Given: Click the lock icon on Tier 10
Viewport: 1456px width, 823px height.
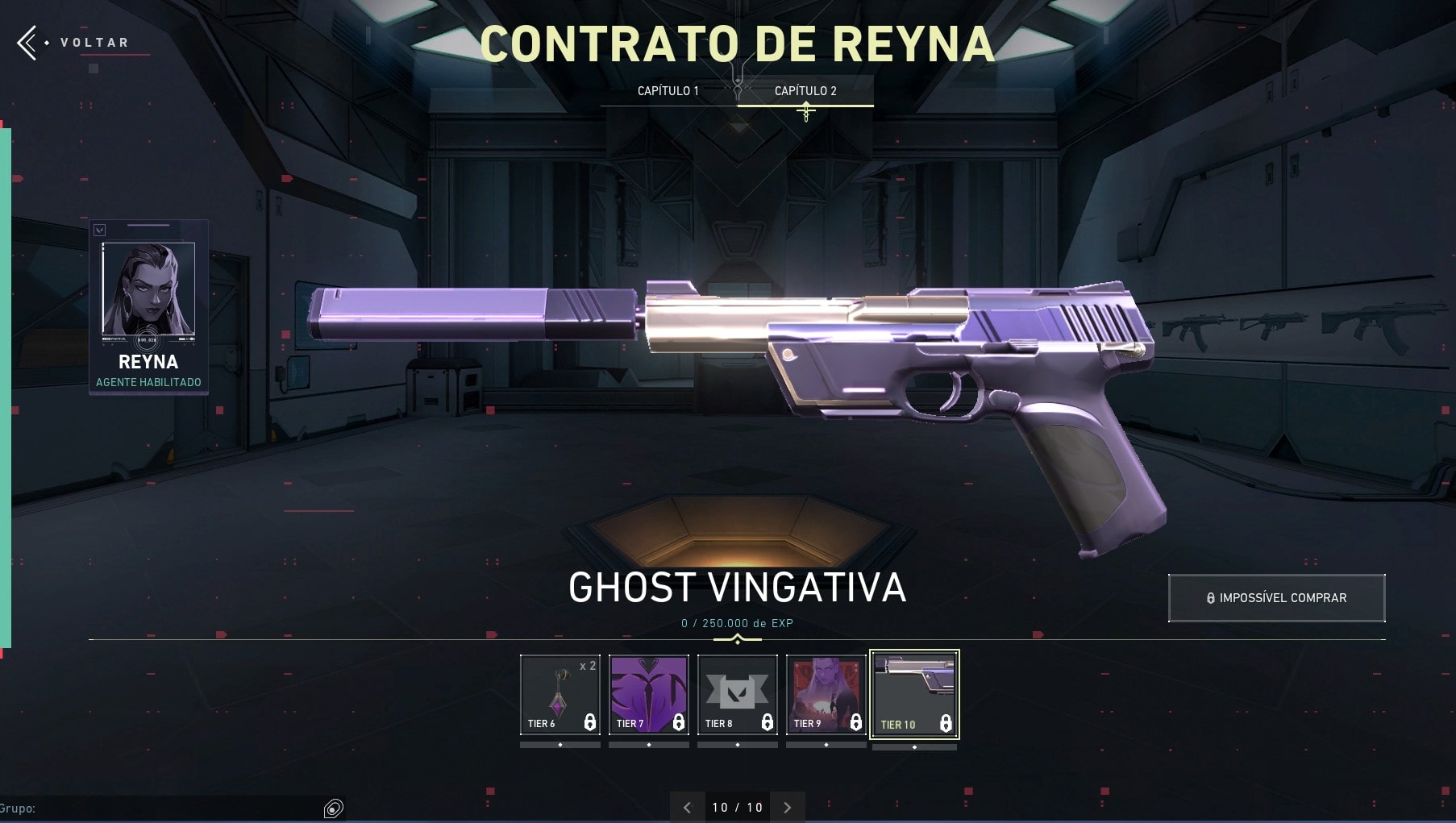Looking at the screenshot, I should [x=945, y=724].
